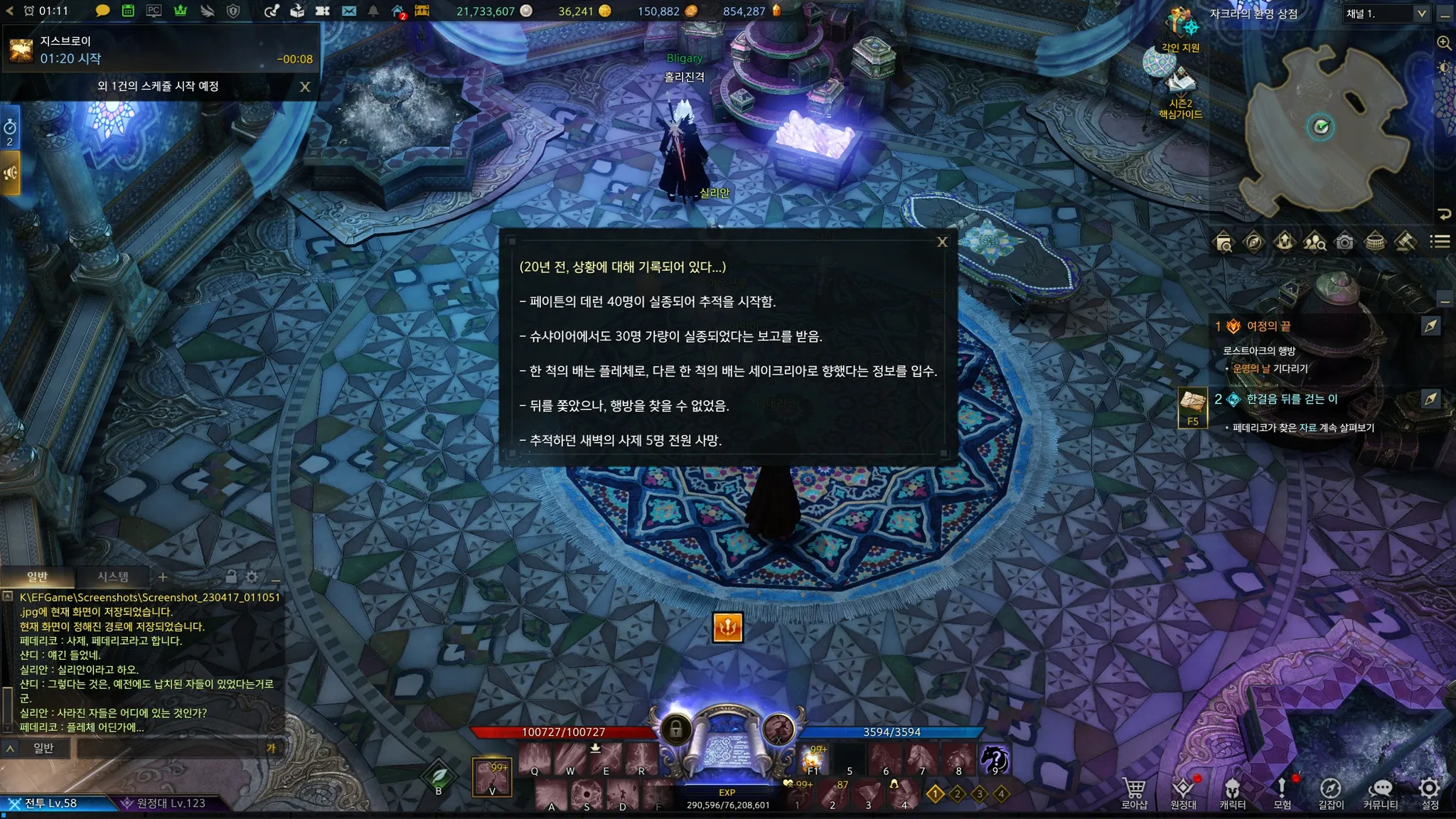
Task: Open the 길잡이 guide menu
Action: click(x=1331, y=793)
